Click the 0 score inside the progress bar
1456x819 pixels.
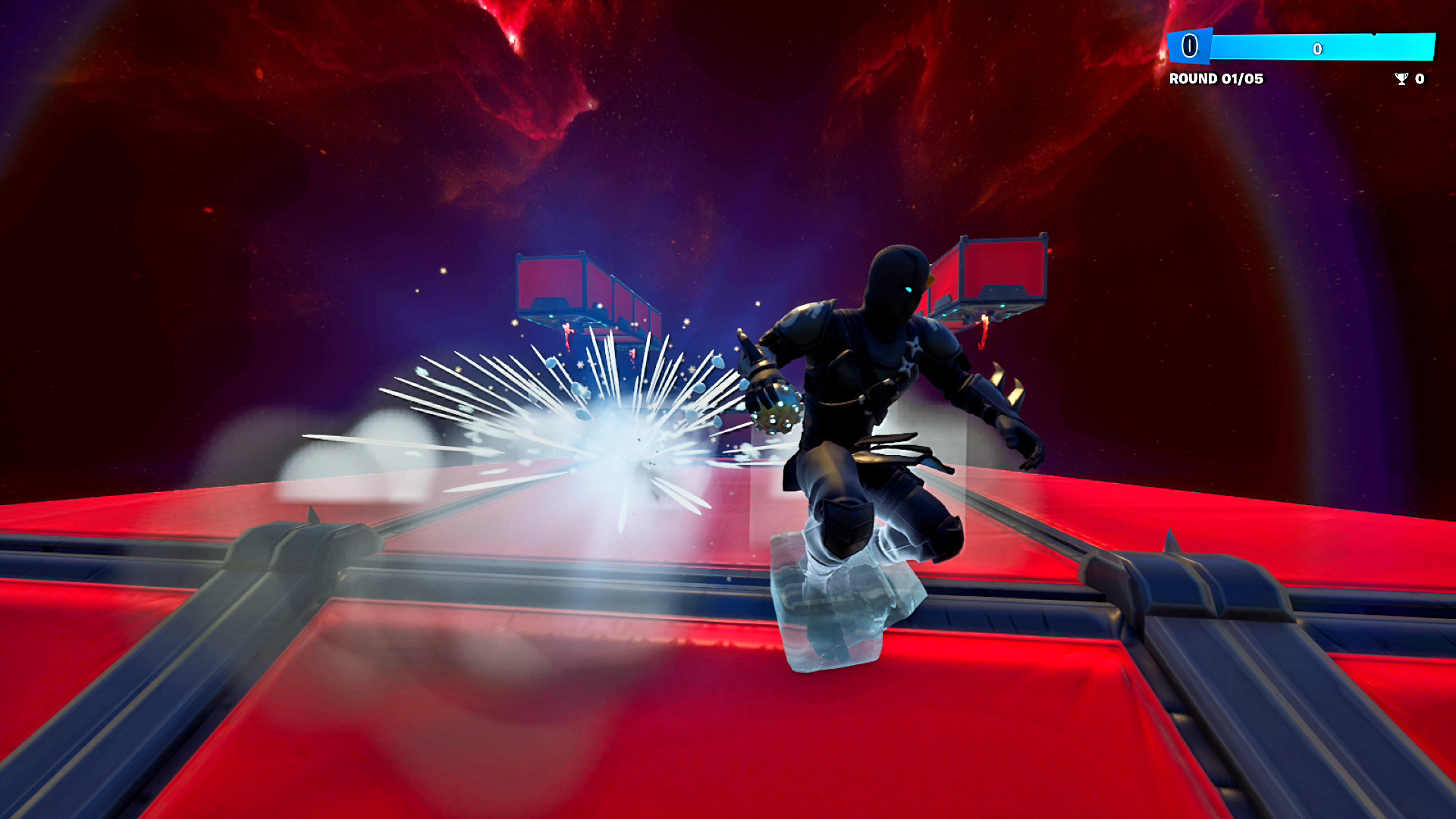click(x=1317, y=48)
